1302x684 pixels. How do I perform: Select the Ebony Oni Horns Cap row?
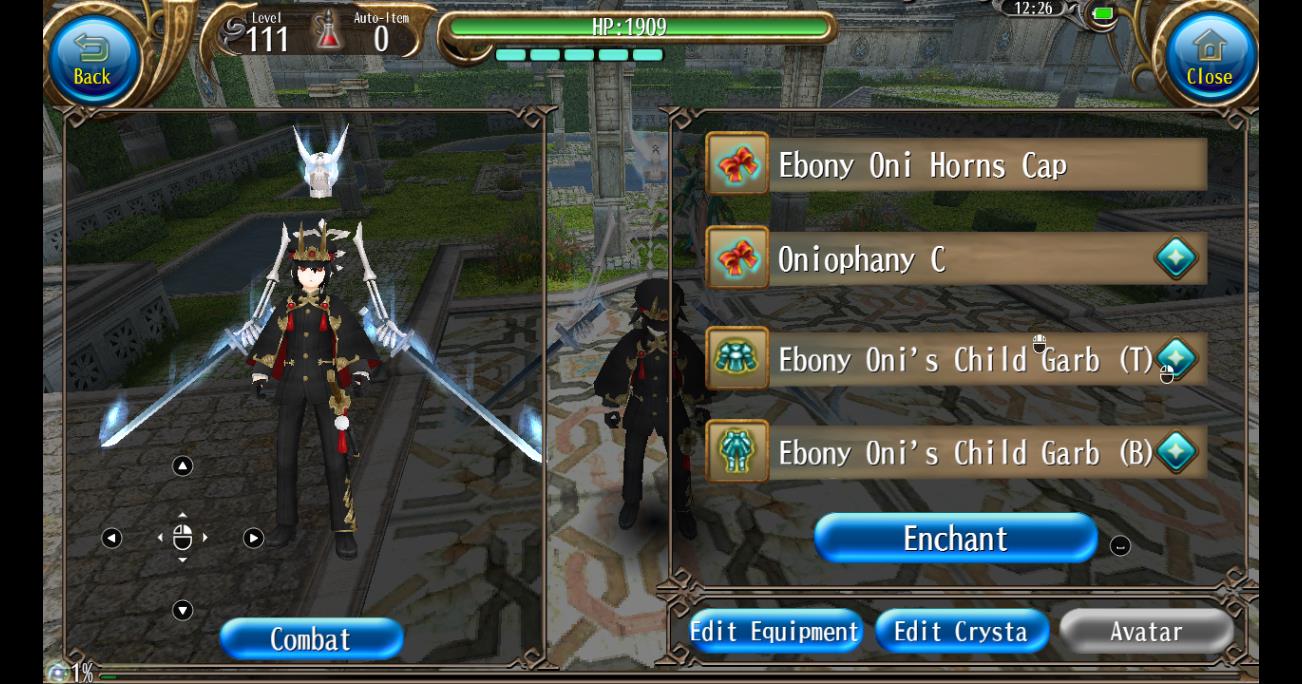tap(956, 165)
